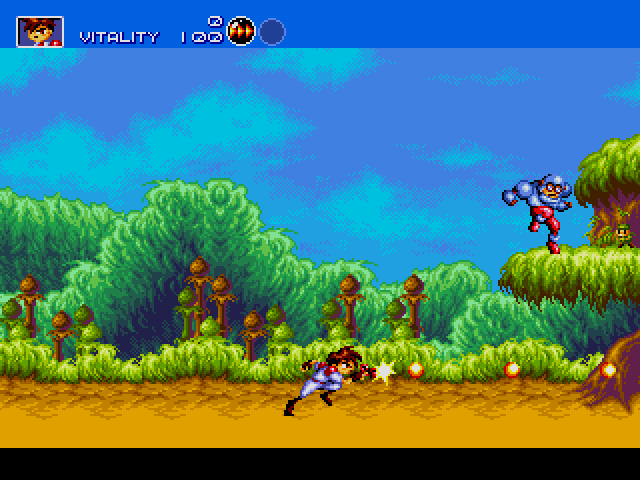
Task: Choose the empty second weapon slot
Action: pos(272,32)
